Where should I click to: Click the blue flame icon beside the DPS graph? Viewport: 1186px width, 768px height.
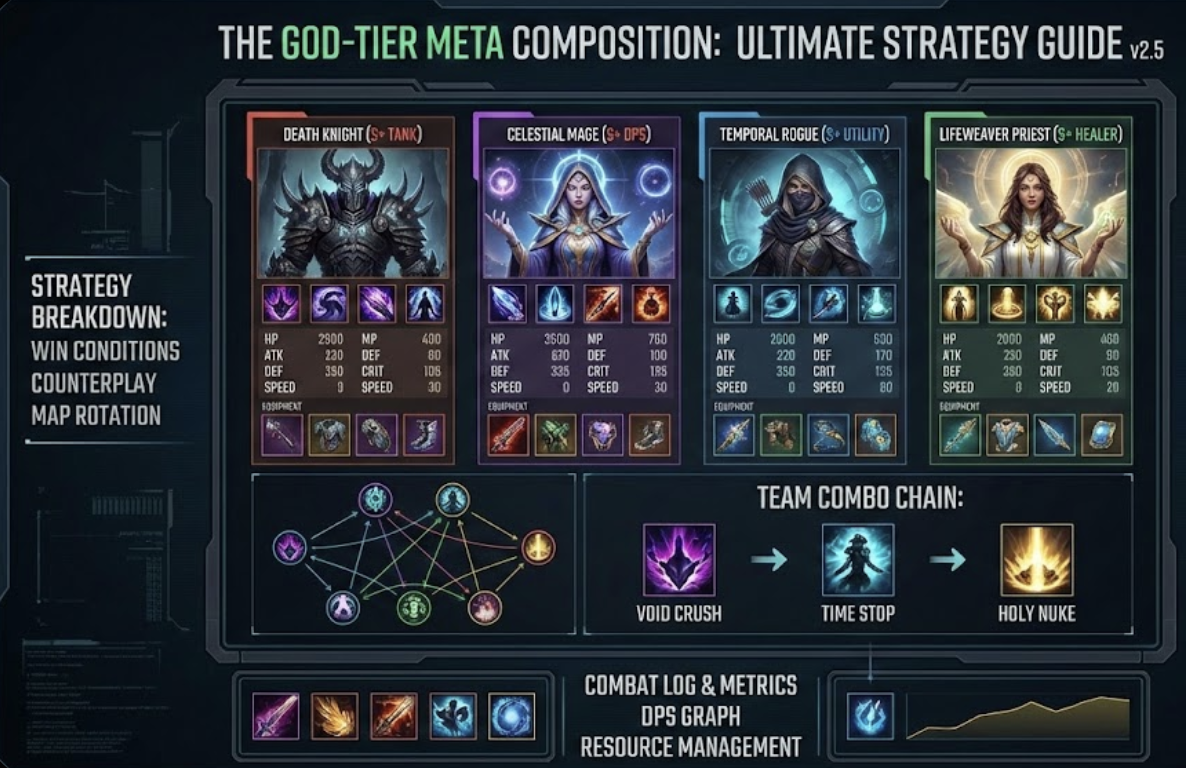[870, 716]
